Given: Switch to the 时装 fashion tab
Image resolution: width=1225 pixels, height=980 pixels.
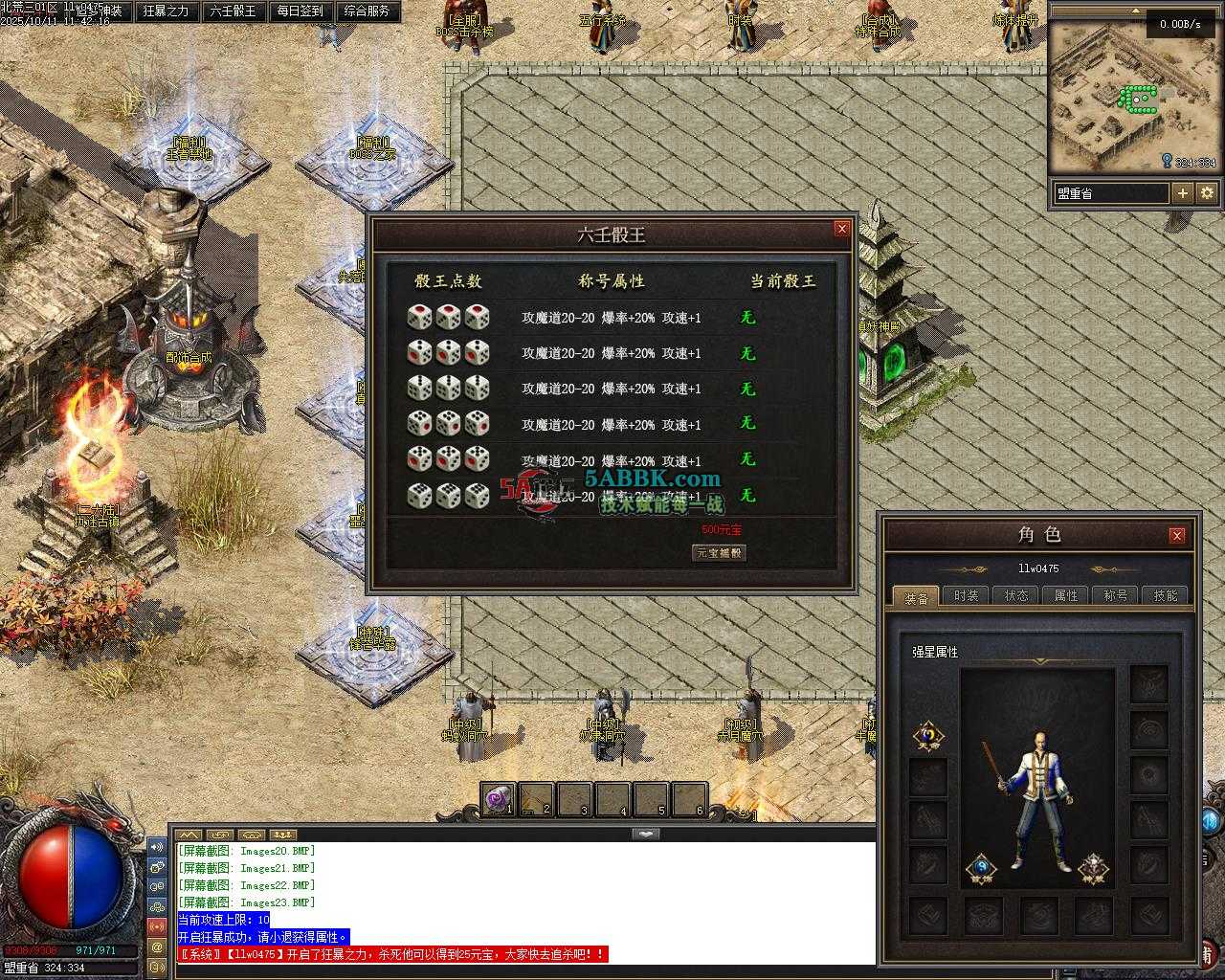Looking at the screenshot, I should [966, 595].
